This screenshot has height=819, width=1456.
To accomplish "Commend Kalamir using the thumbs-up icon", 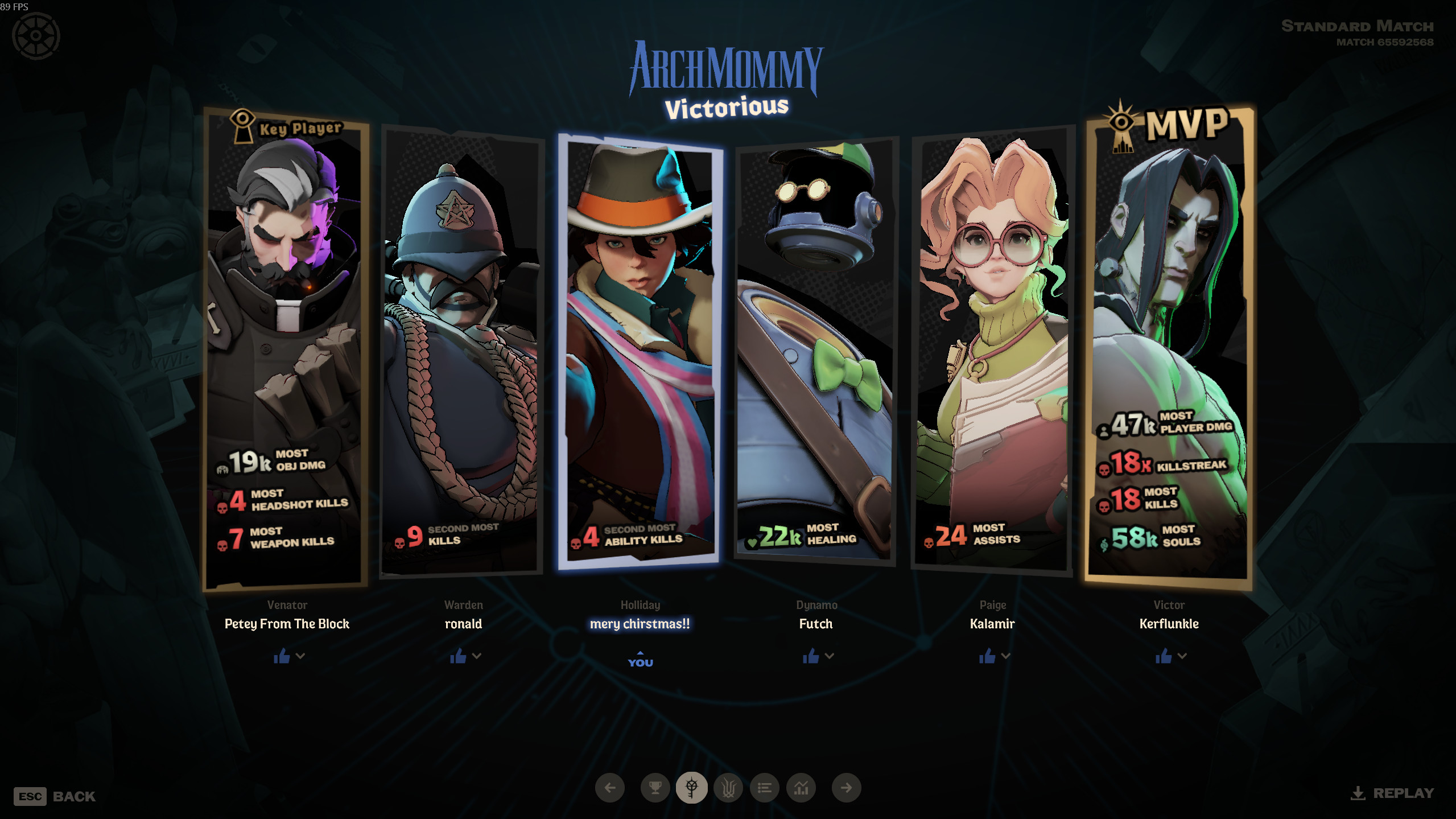I will pyautogui.click(x=987, y=657).
